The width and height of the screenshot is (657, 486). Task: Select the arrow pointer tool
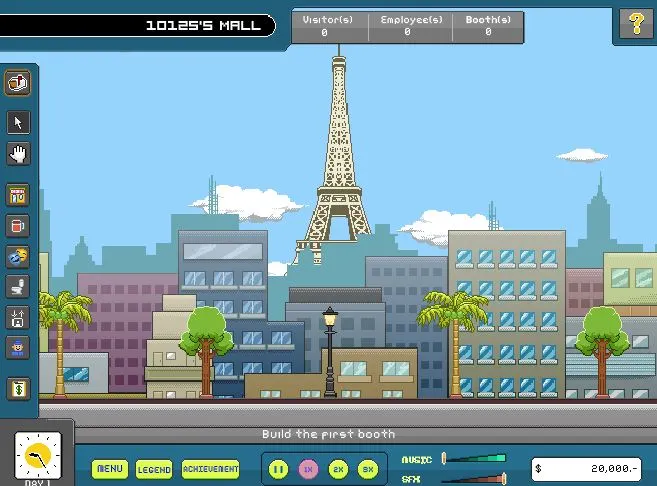18,122
